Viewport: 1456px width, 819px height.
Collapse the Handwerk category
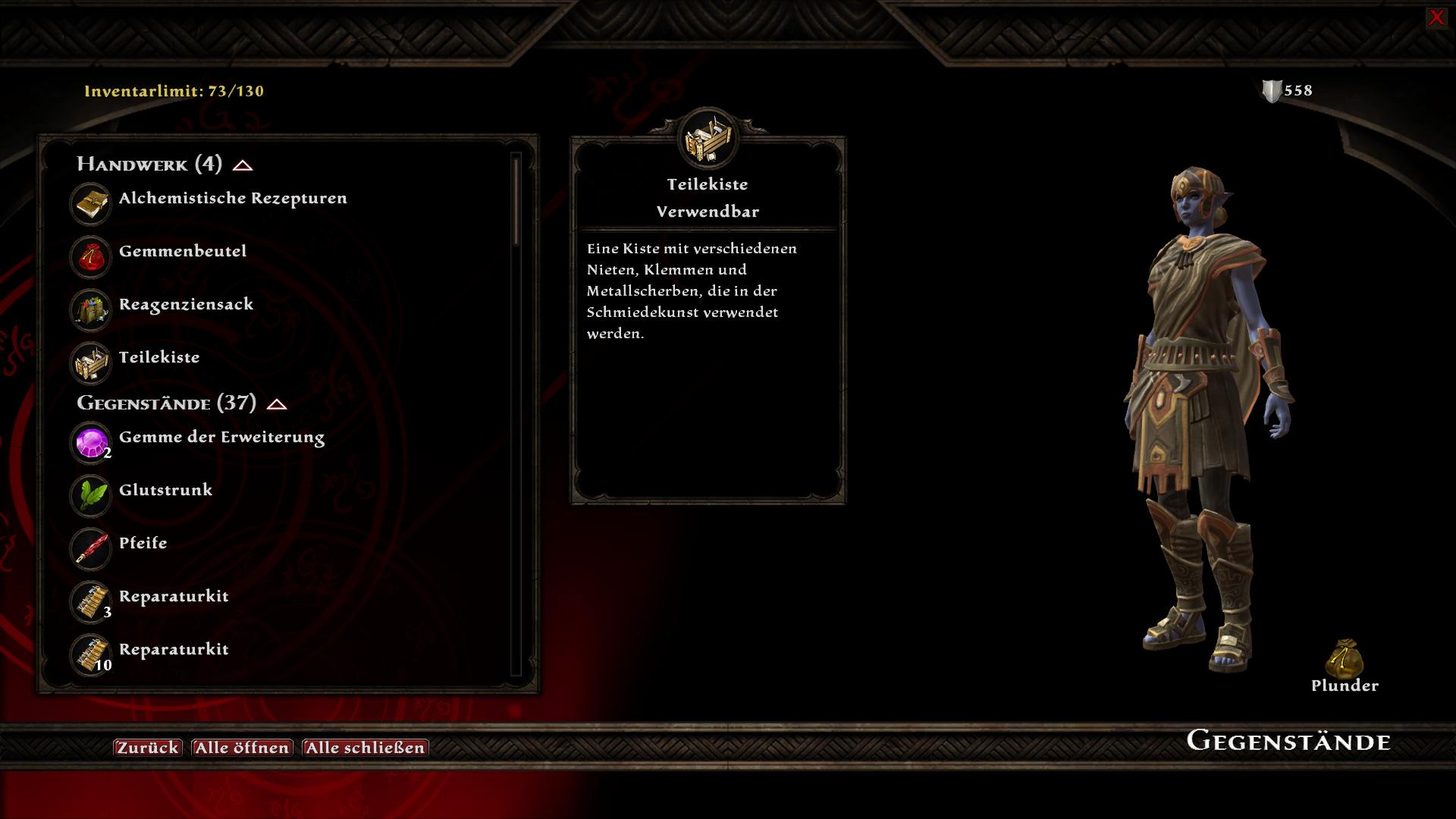[x=243, y=165]
